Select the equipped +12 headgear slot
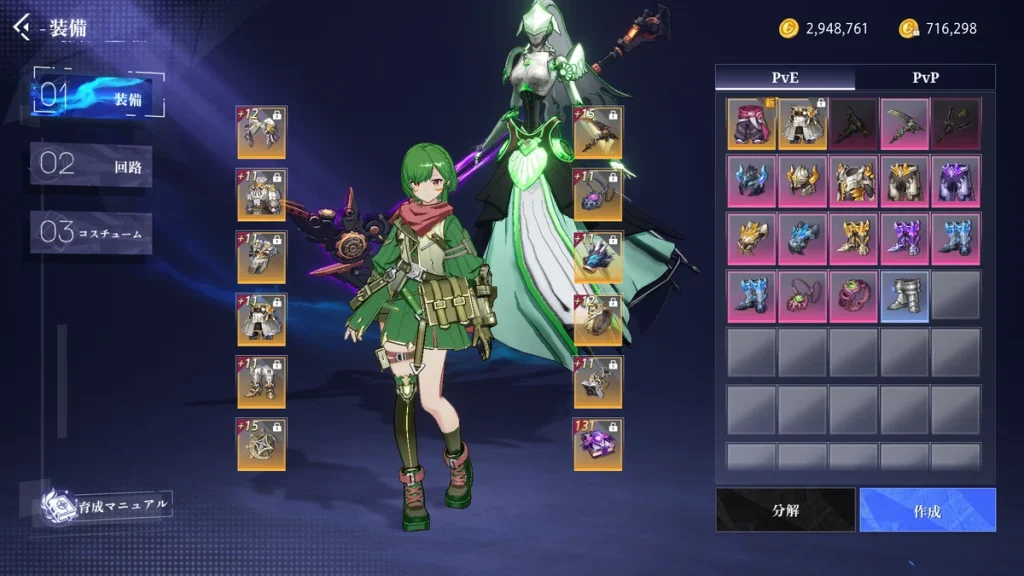This screenshot has width=1024, height=576. click(261, 132)
